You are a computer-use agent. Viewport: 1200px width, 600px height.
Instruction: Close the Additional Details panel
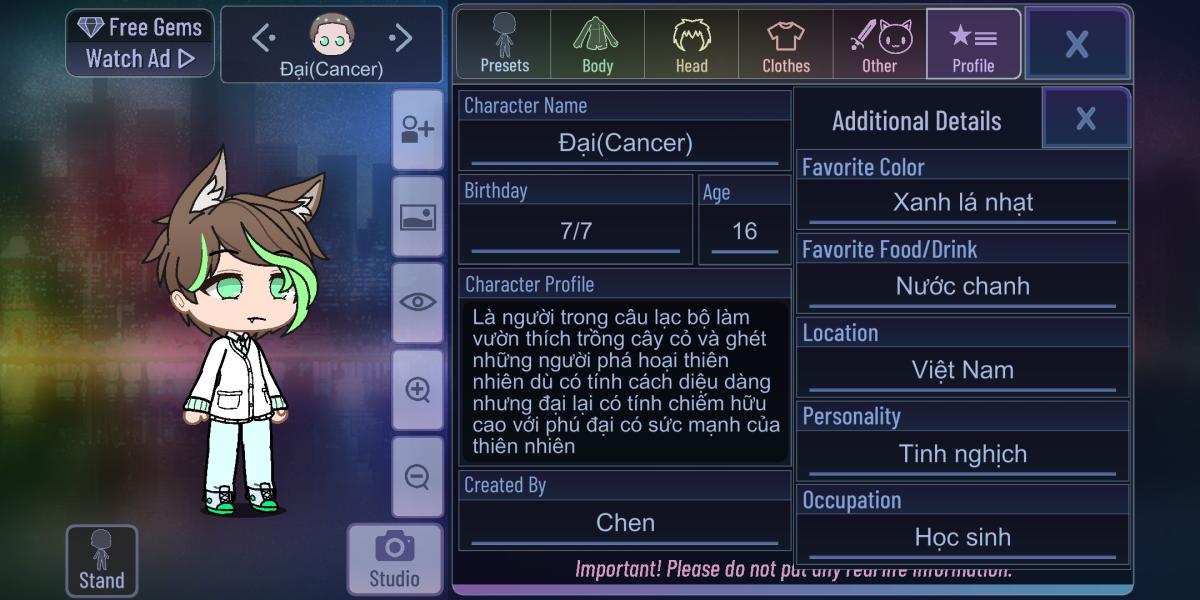click(1086, 119)
